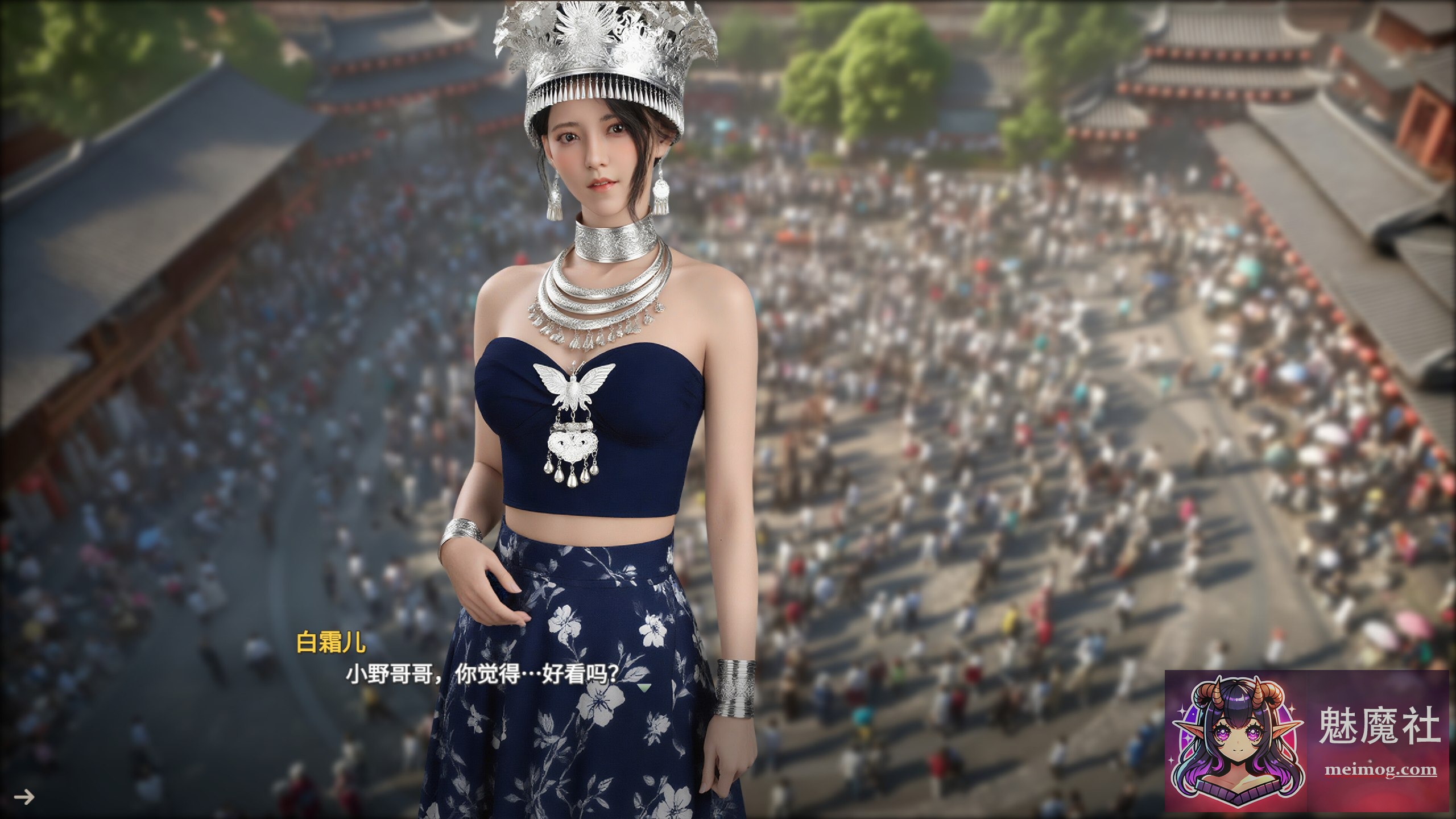This screenshot has width=1456, height=819.
Task: Toggle dialogue advance with the green triangle
Action: click(x=644, y=688)
